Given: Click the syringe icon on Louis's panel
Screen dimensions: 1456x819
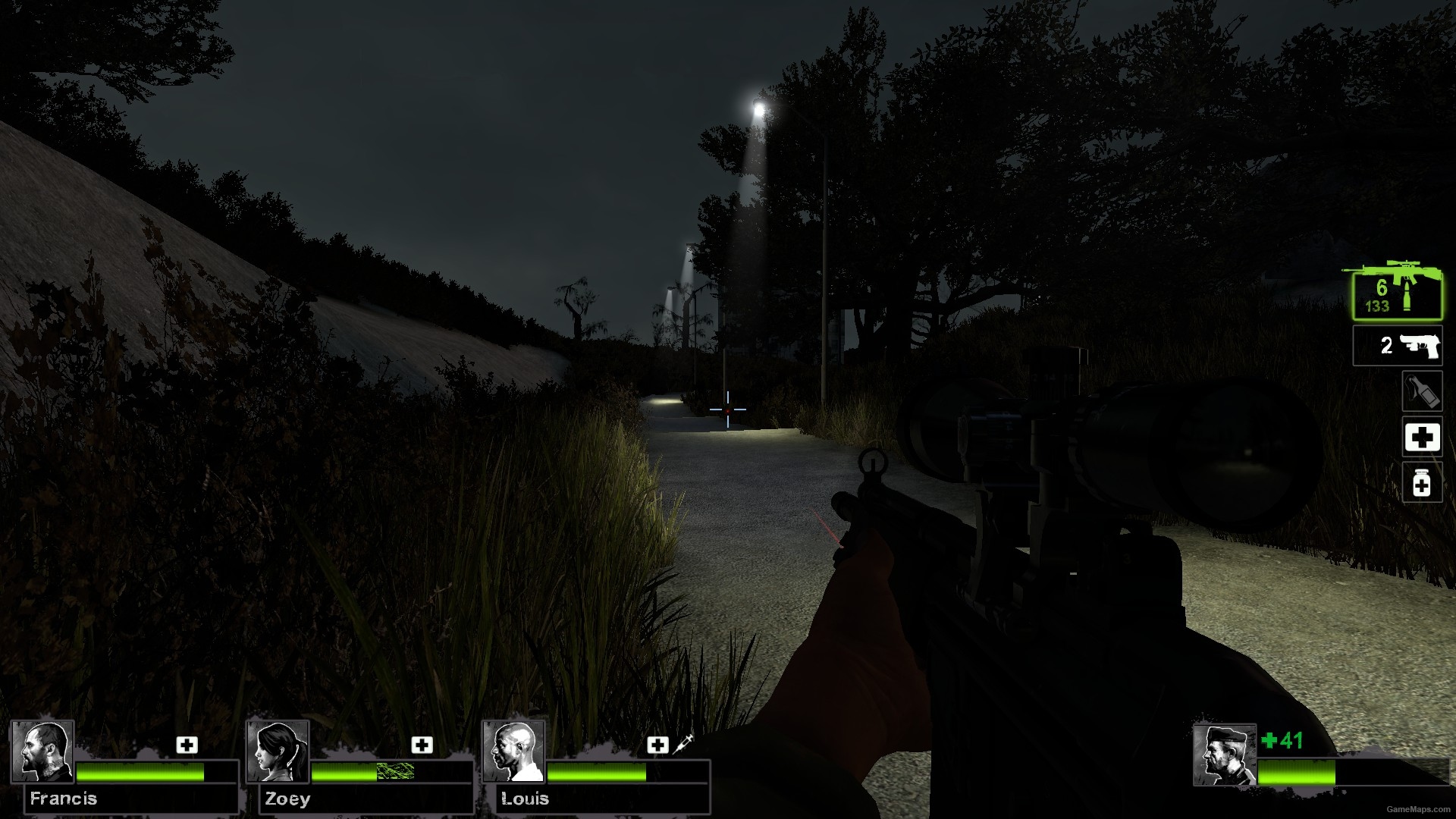Looking at the screenshot, I should (682, 743).
